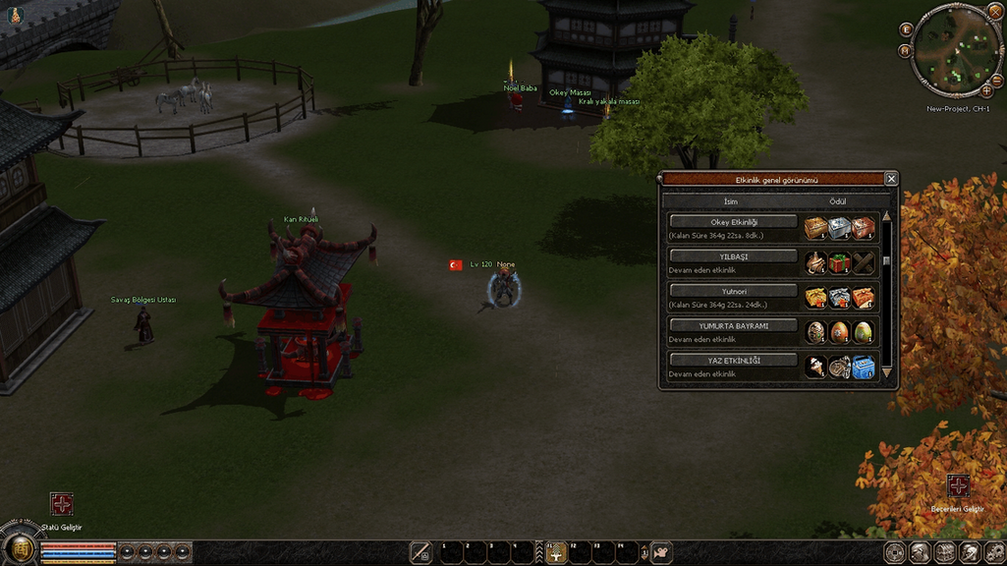The image size is (1007, 566).
Task: Open the YILBAŞI event entry
Action: [x=733, y=256]
